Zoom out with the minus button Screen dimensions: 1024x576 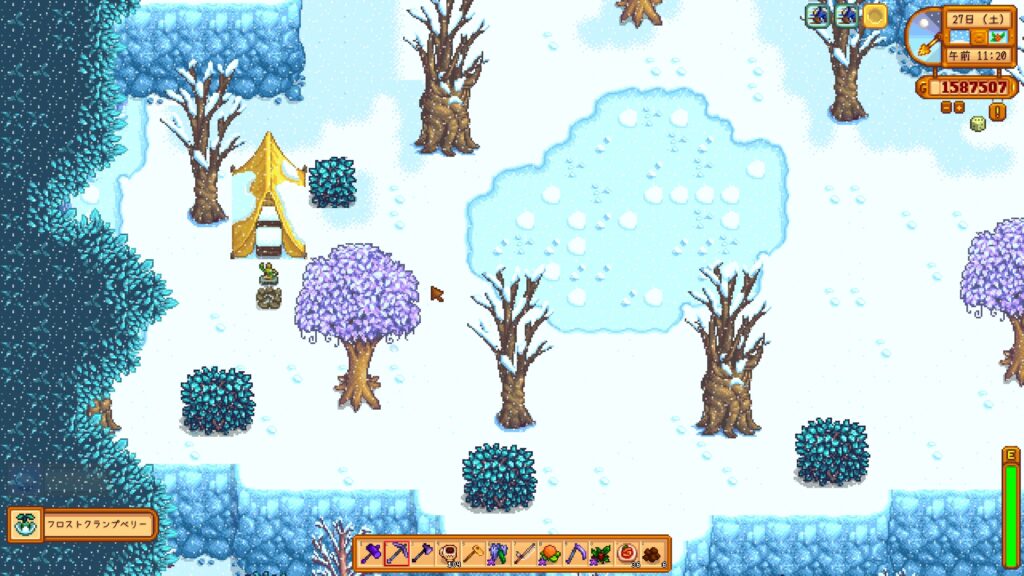point(946,107)
